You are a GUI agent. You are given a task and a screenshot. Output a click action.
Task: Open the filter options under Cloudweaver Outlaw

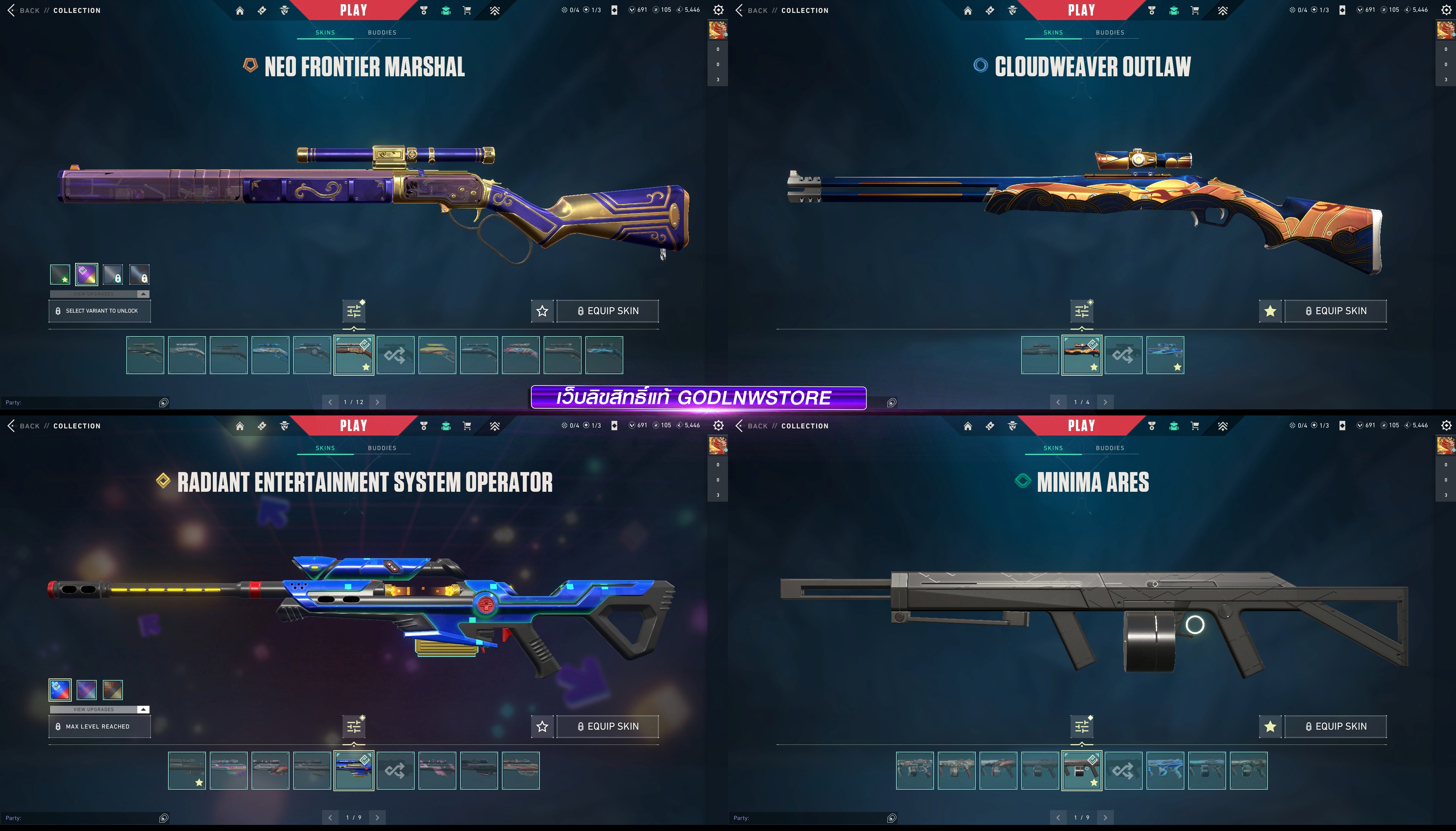click(1082, 311)
